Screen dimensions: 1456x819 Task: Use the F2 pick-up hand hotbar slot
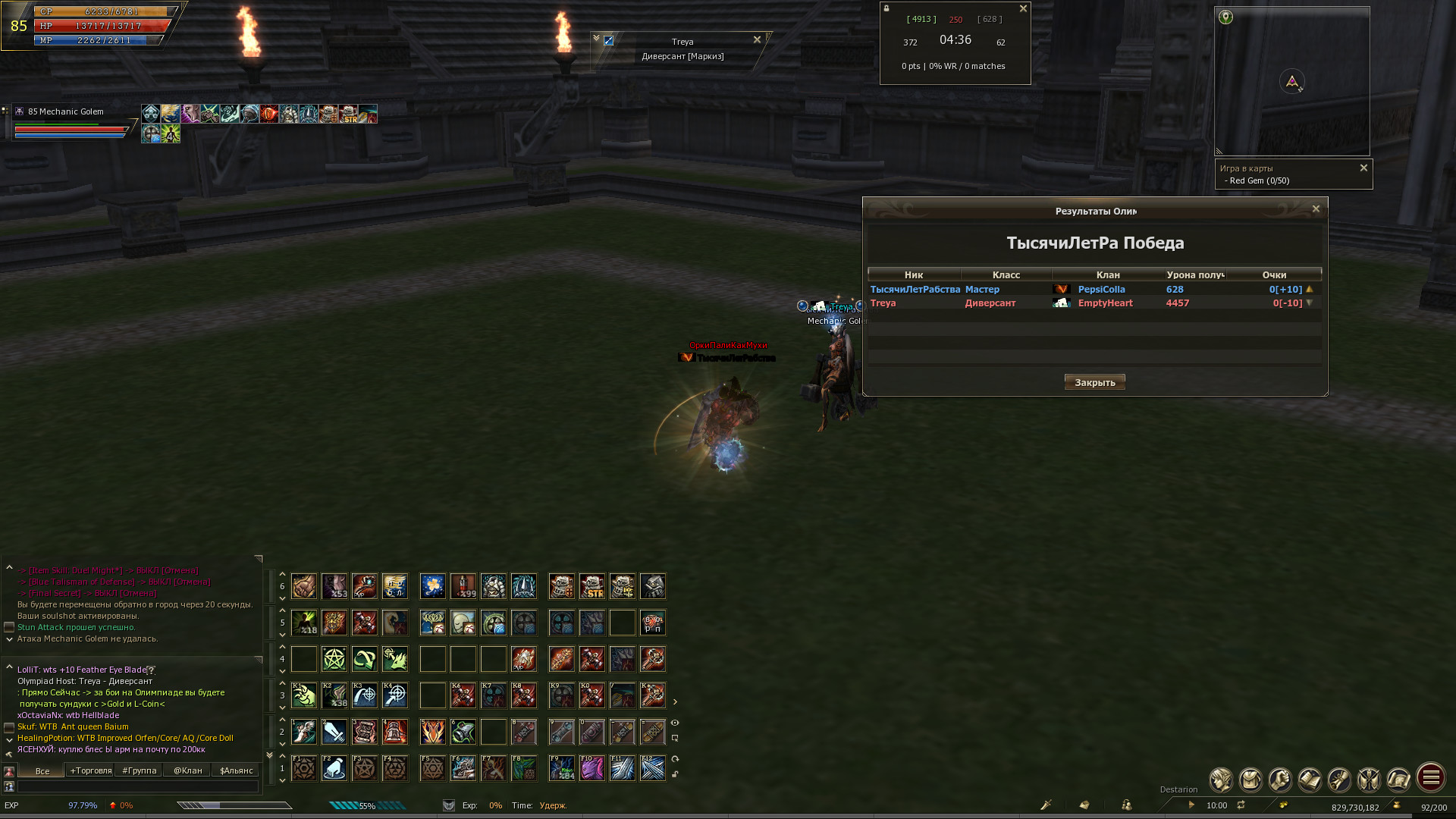[334, 768]
